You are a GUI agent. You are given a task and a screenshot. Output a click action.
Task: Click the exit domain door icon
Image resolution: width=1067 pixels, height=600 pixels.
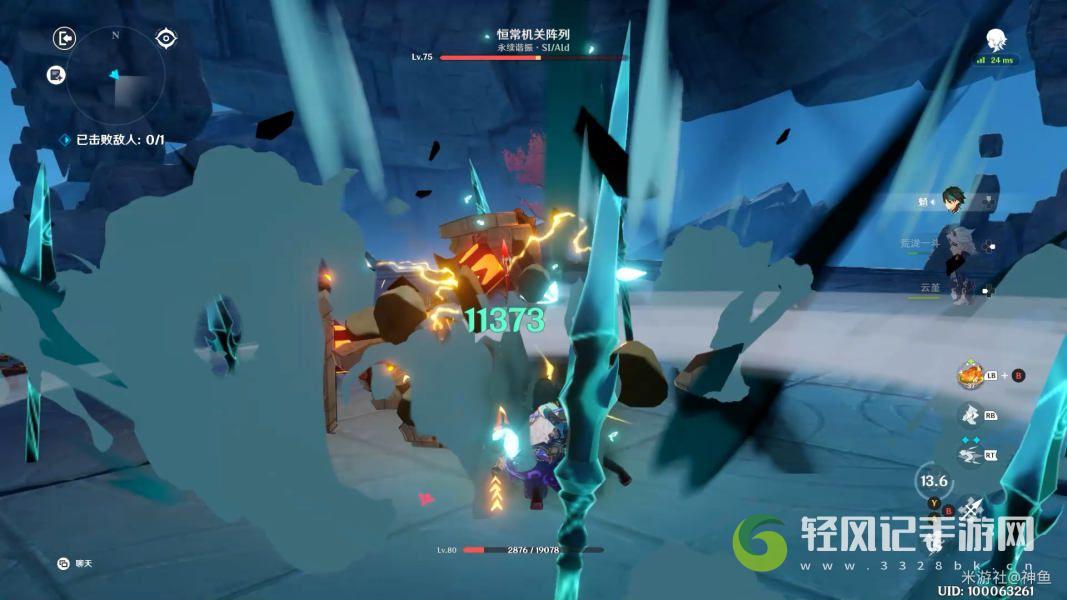(x=64, y=39)
